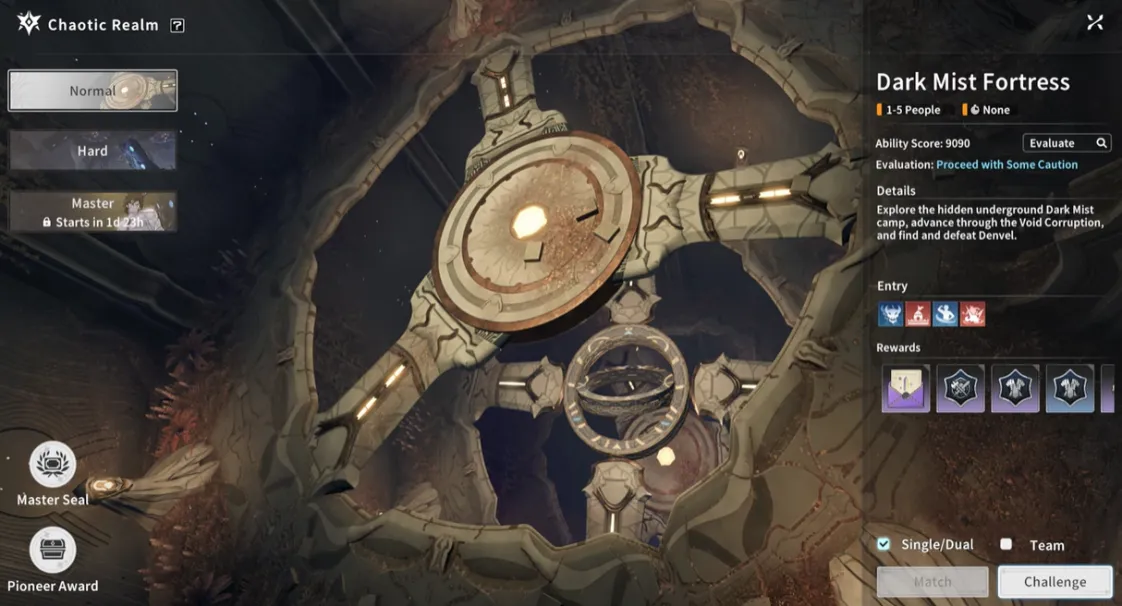1122x606 pixels.
Task: Start matchmaking with the Match button
Action: point(932,581)
